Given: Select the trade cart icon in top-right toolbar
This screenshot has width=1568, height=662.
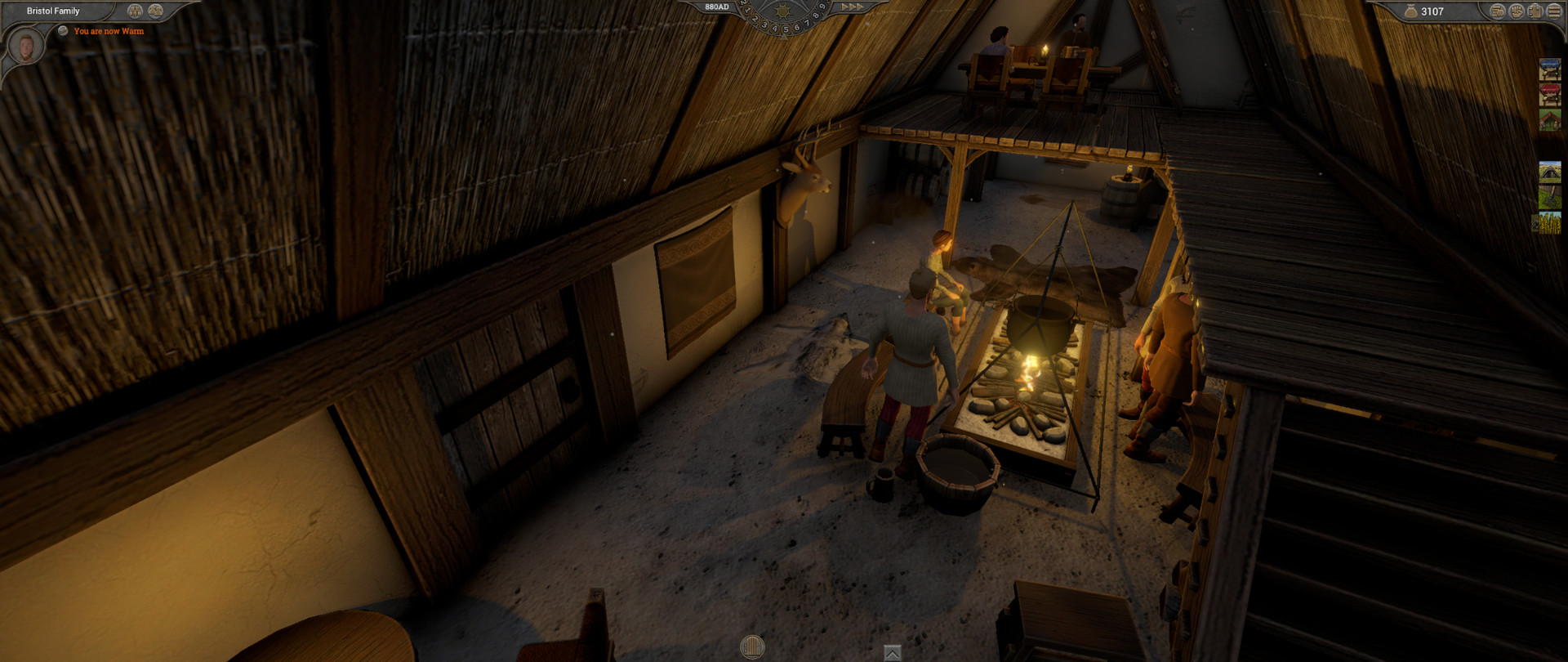Looking at the screenshot, I should tap(1496, 11).
